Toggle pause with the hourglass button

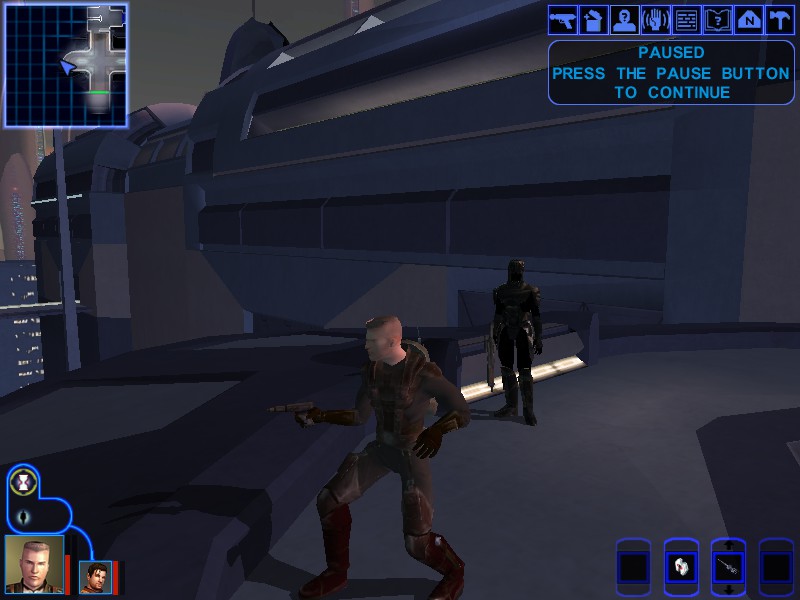[23, 485]
